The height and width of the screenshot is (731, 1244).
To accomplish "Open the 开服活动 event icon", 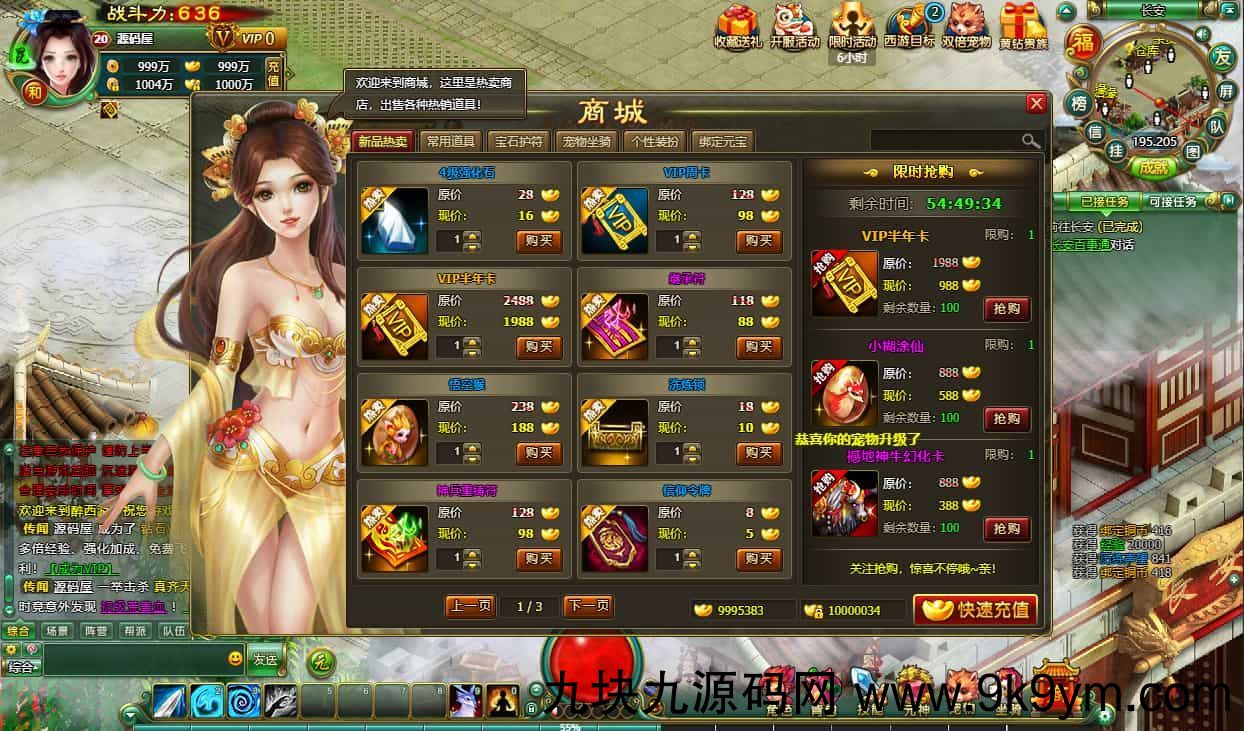I will [795, 27].
